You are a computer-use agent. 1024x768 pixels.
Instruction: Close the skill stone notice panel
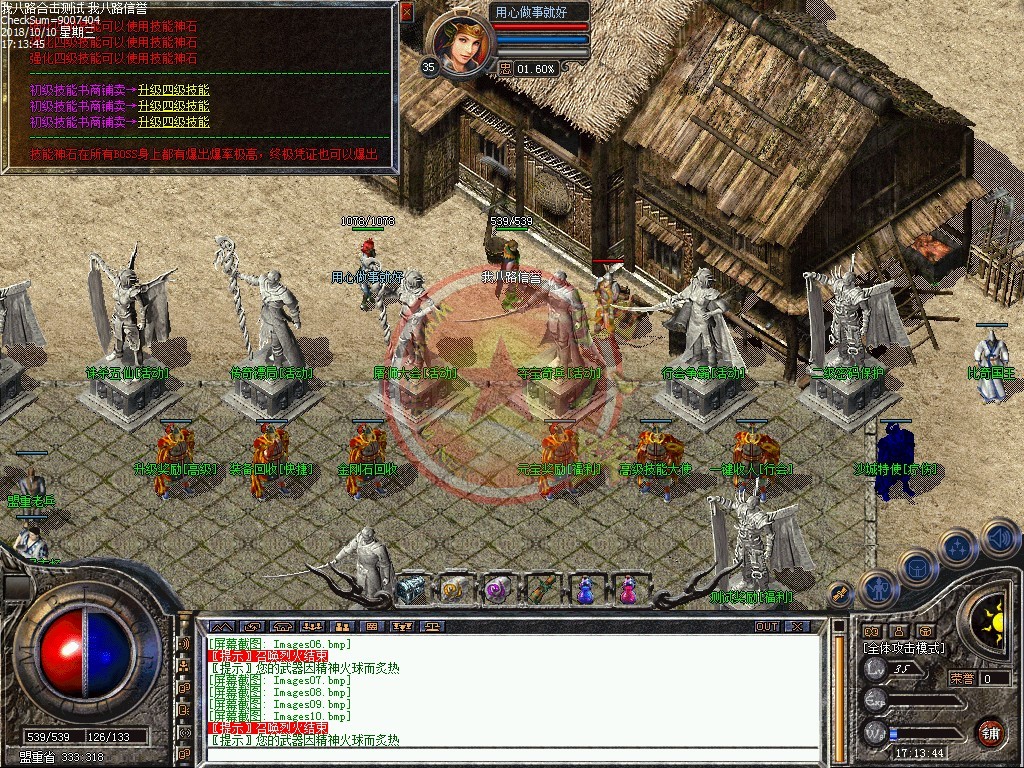[x=406, y=12]
